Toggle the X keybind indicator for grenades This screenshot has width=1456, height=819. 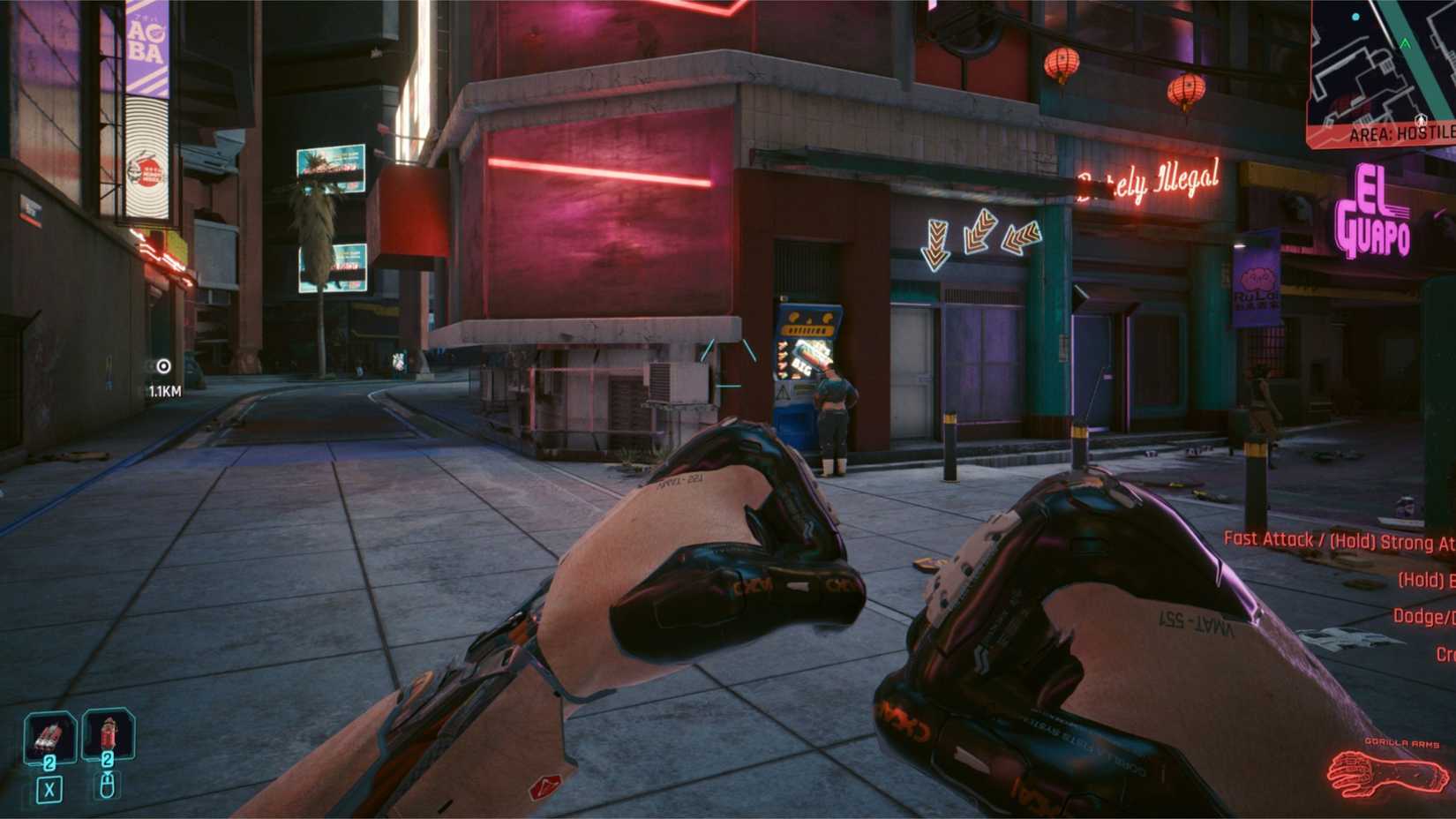pos(50,788)
